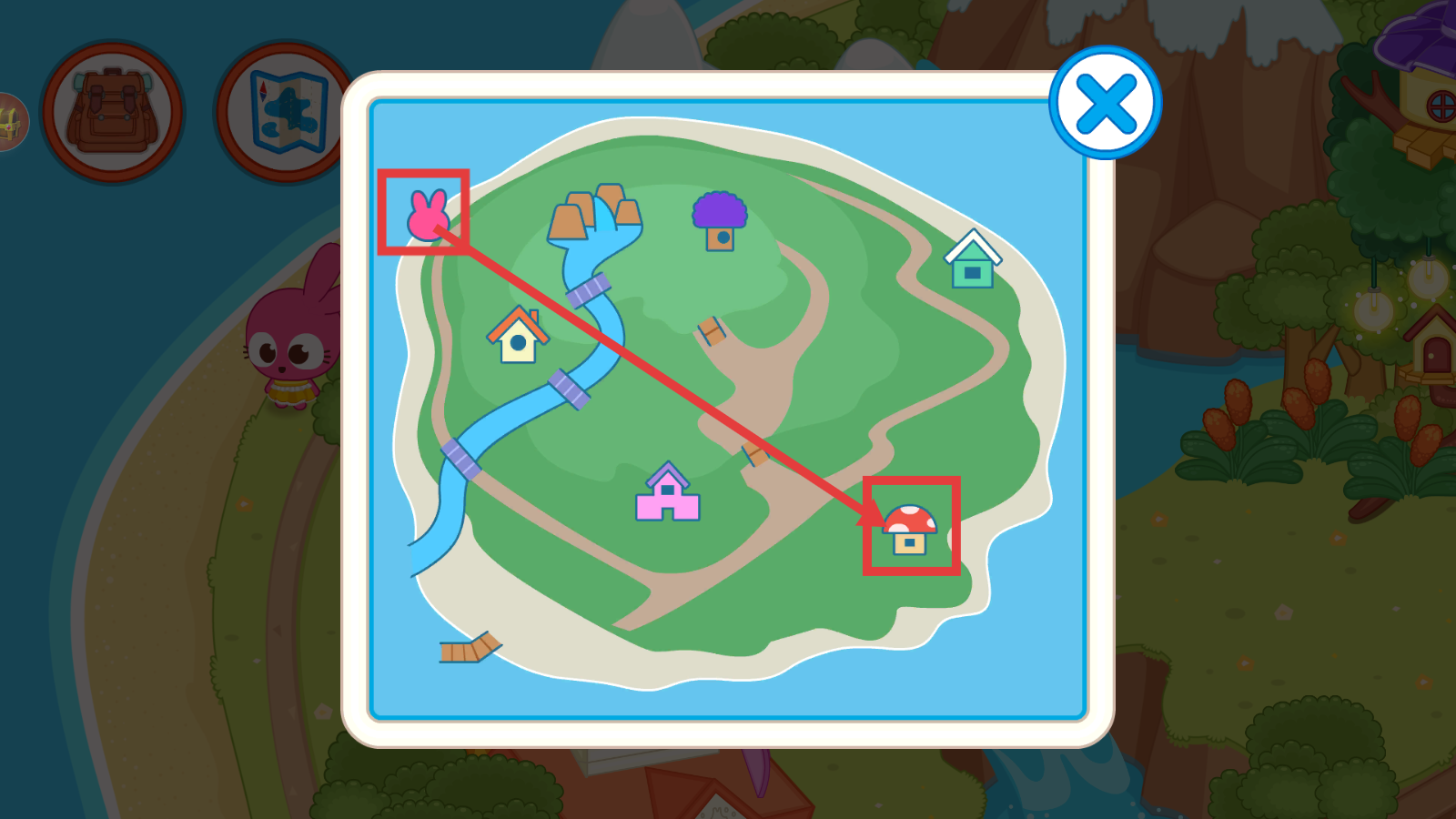This screenshot has width=1456, height=819.
Task: Choose the purple tree house marker
Action: [x=720, y=221]
